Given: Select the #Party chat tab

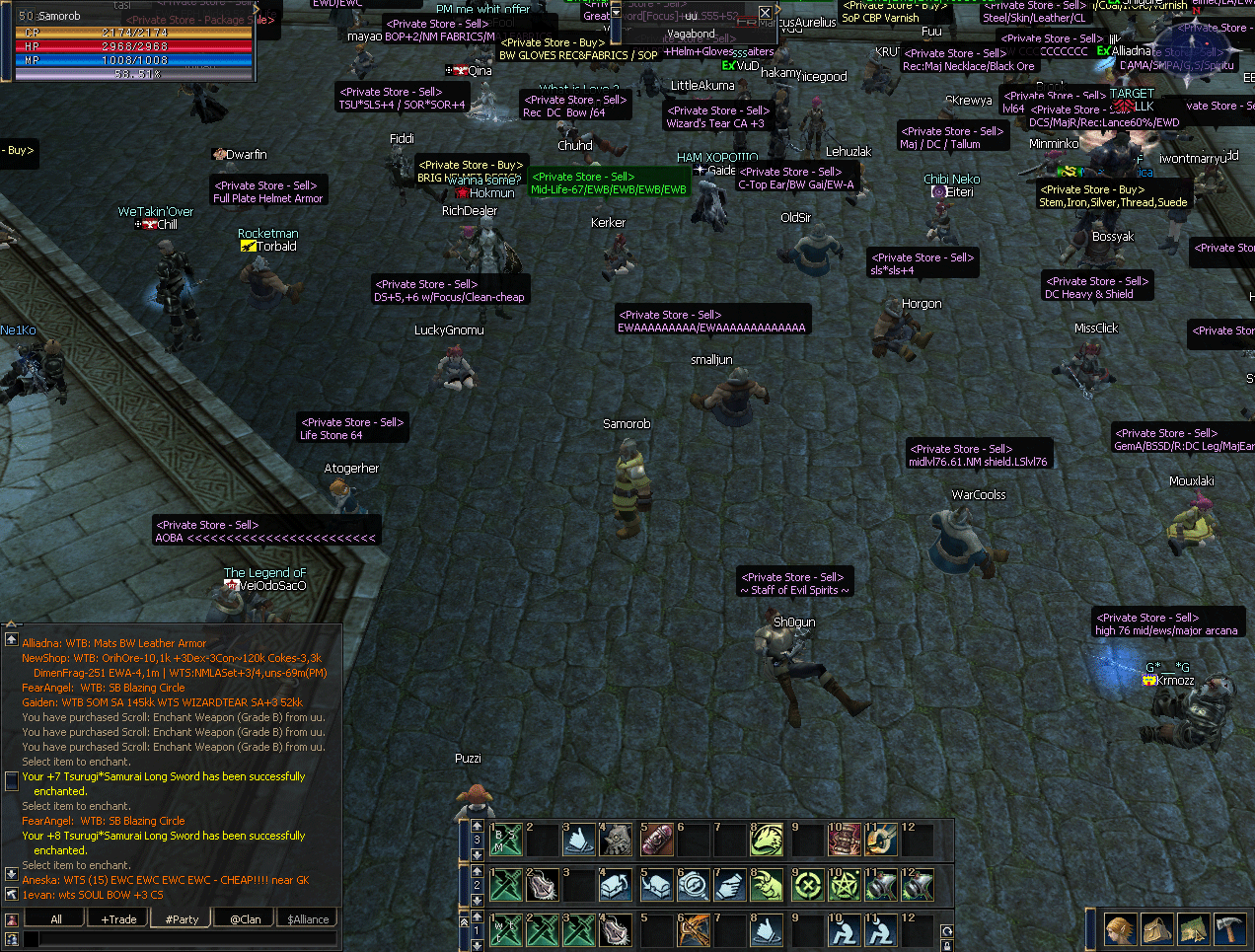Looking at the screenshot, I should click(x=182, y=918).
